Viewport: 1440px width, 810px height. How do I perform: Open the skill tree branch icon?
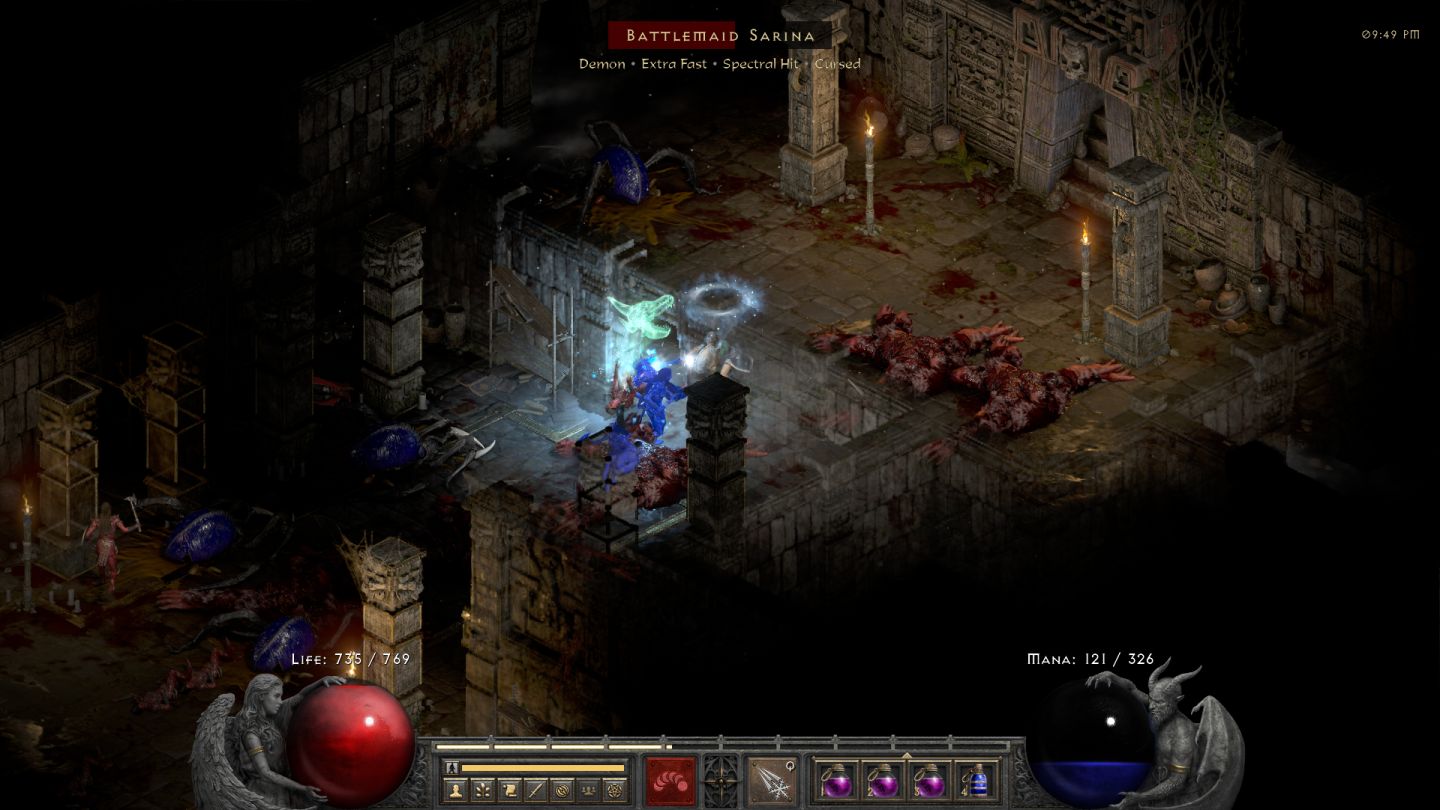click(x=481, y=789)
